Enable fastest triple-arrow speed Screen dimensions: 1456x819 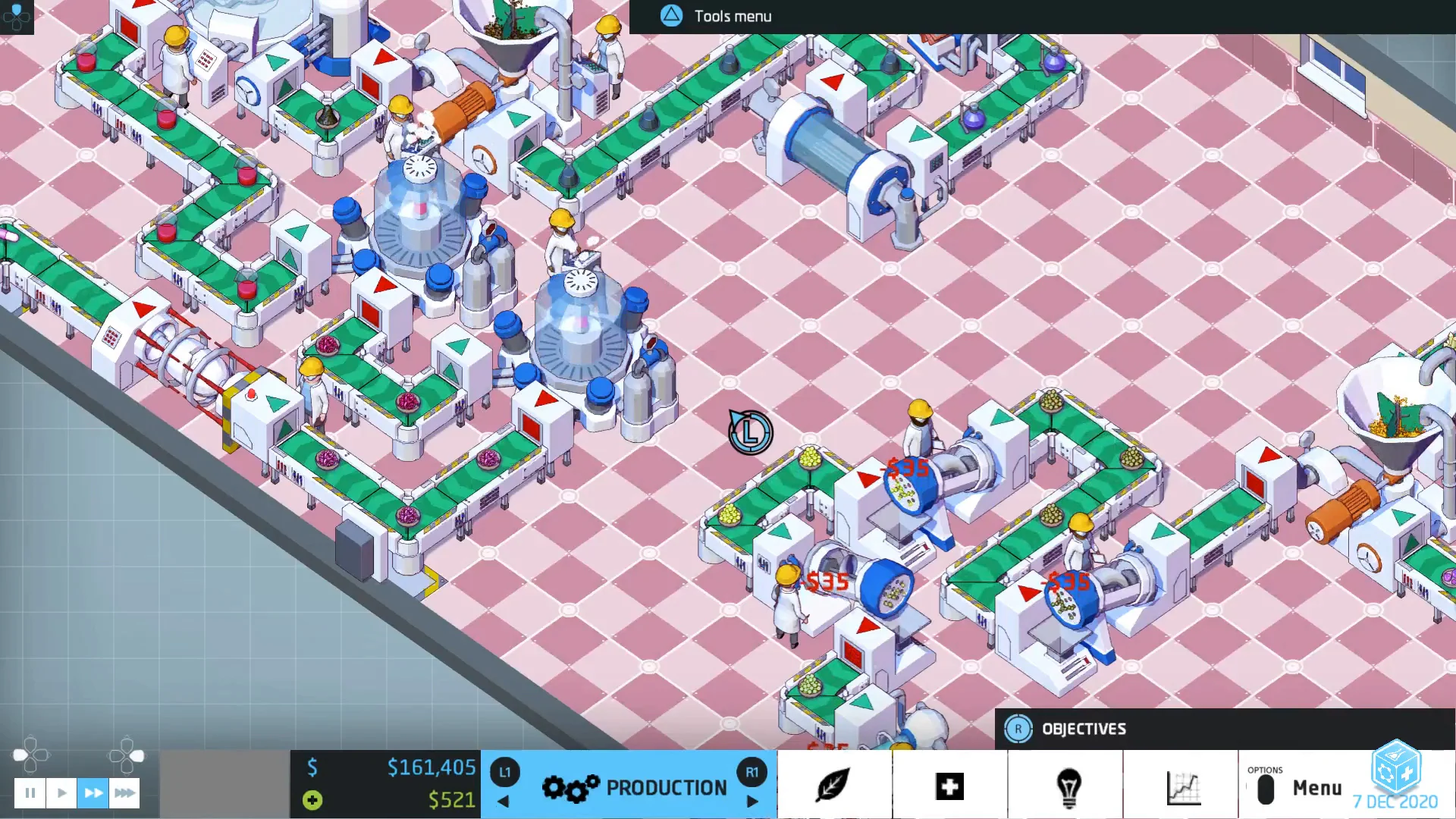[124, 792]
